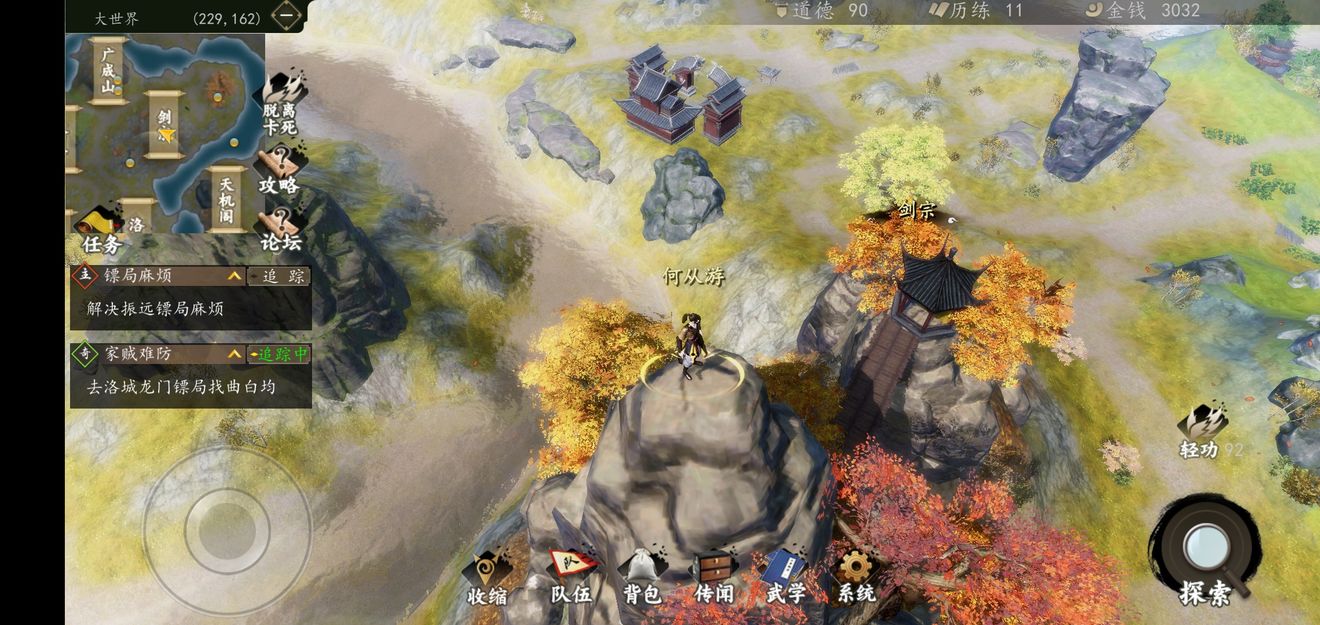Open the 攻略 guide
Viewport: 1320px width, 625px height.
pos(280,172)
